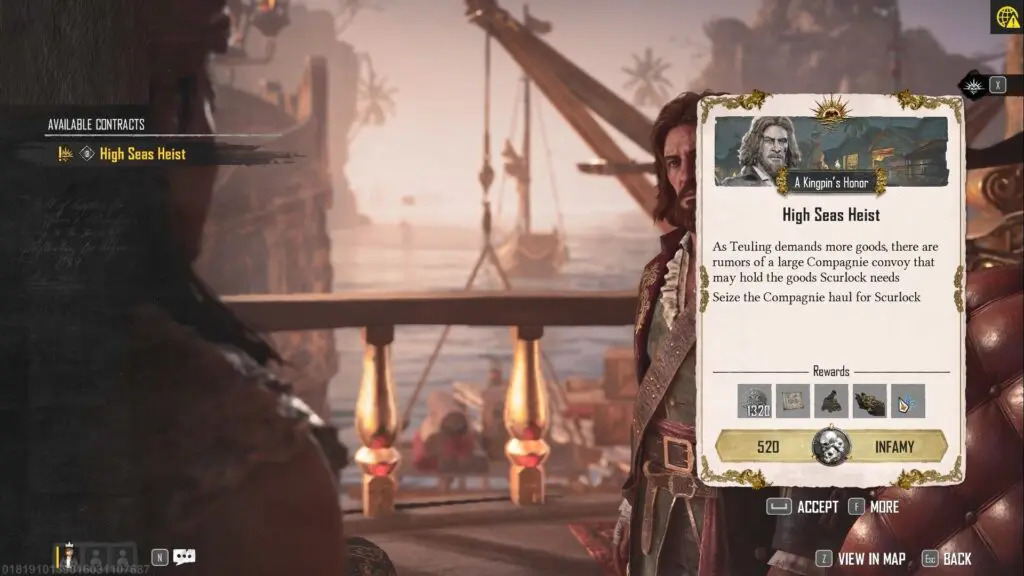Accept the High Seas Heist contract
Viewport: 1024px width, 576px height.
click(803, 507)
